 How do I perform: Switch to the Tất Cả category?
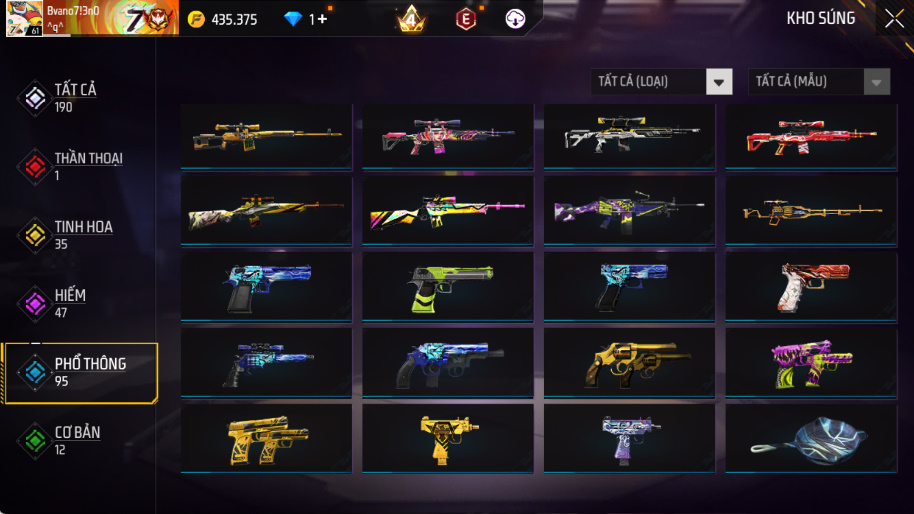point(75,97)
